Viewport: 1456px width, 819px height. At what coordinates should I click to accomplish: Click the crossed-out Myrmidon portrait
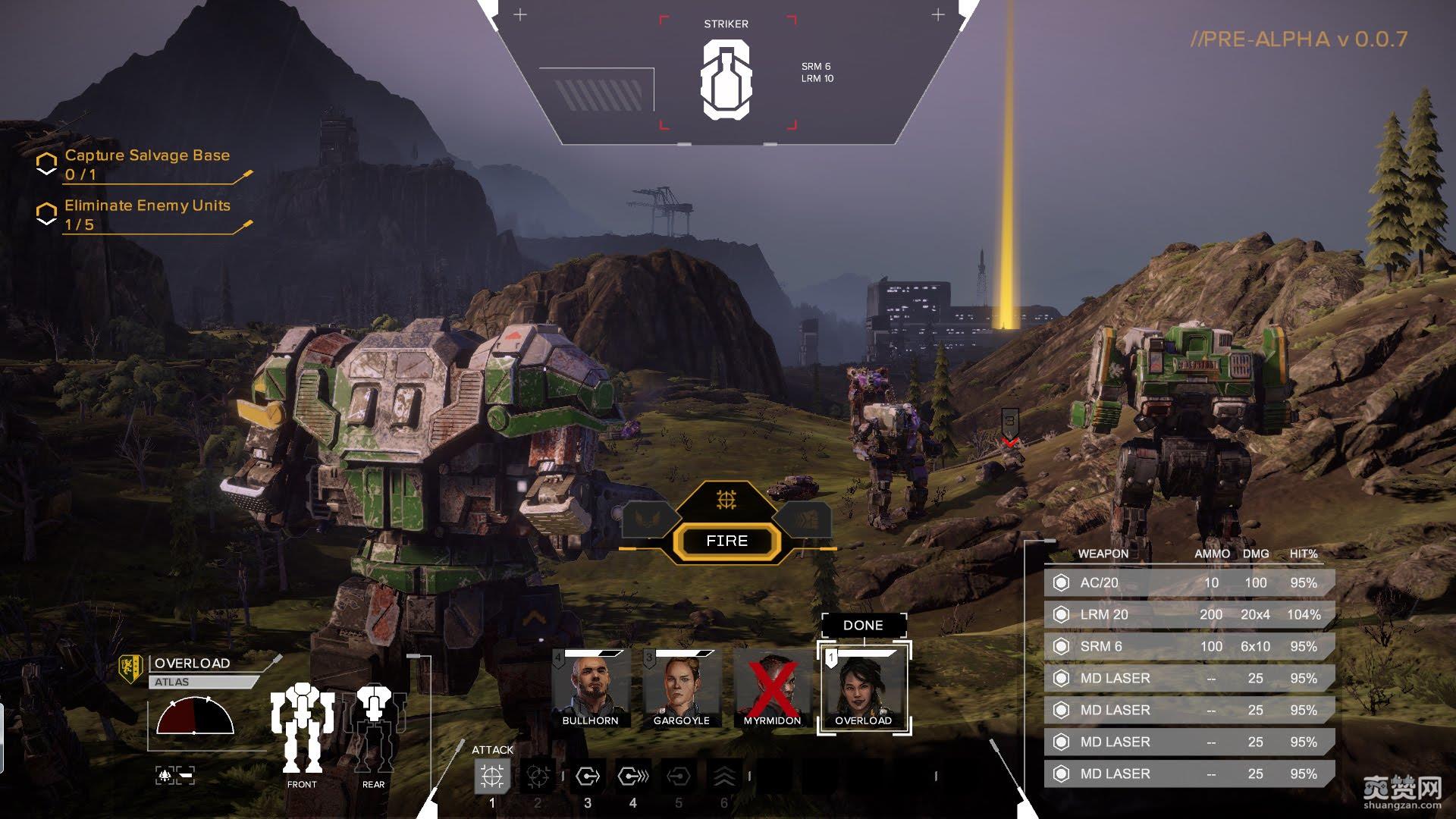772,689
